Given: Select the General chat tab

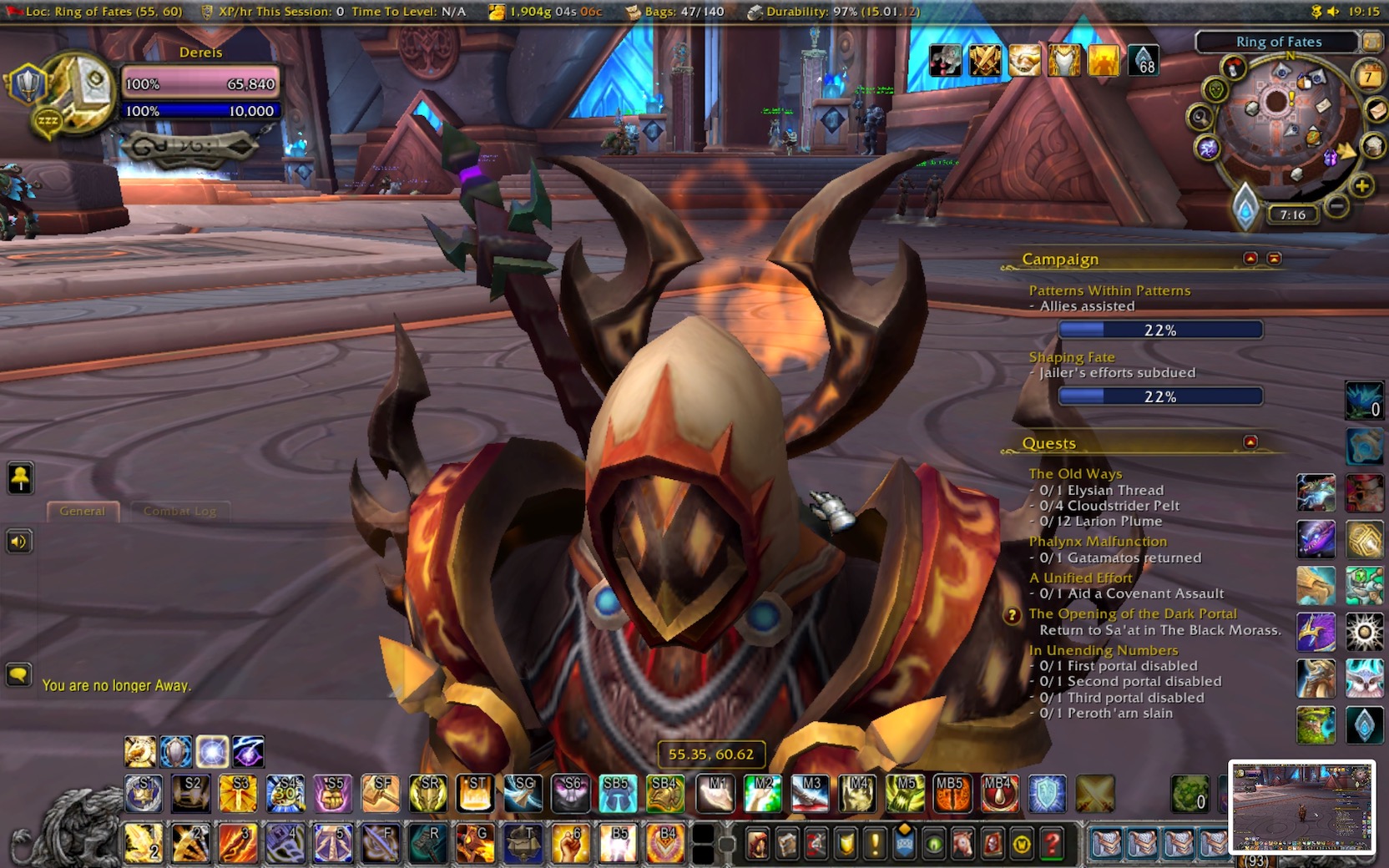Looking at the screenshot, I should pyautogui.click(x=82, y=511).
